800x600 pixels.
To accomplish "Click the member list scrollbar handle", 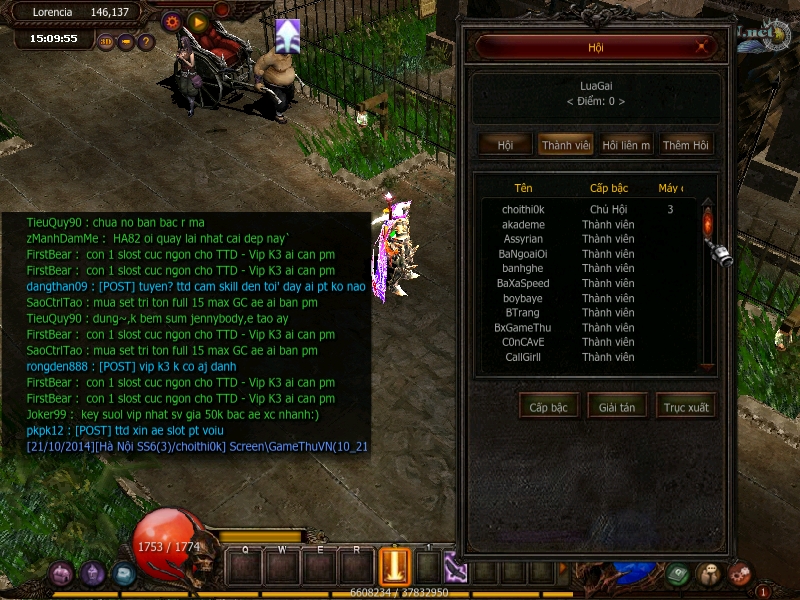I will 708,222.
